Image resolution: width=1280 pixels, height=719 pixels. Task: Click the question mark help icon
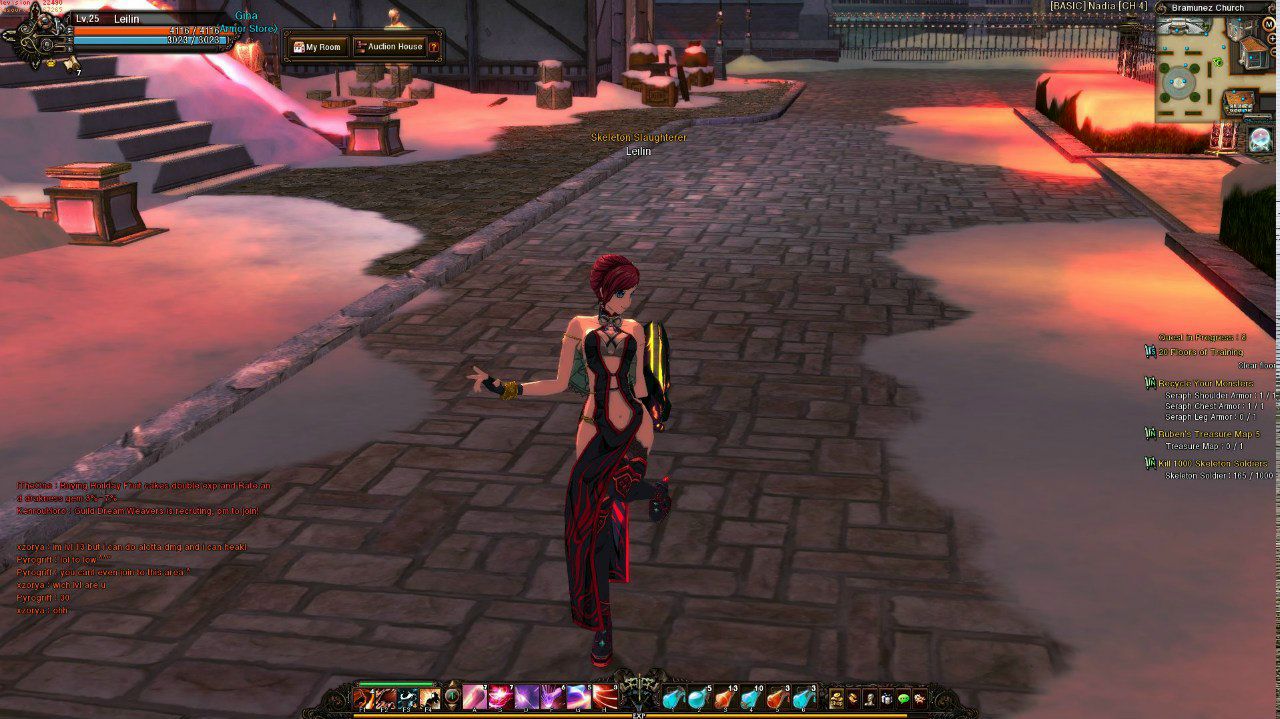434,47
